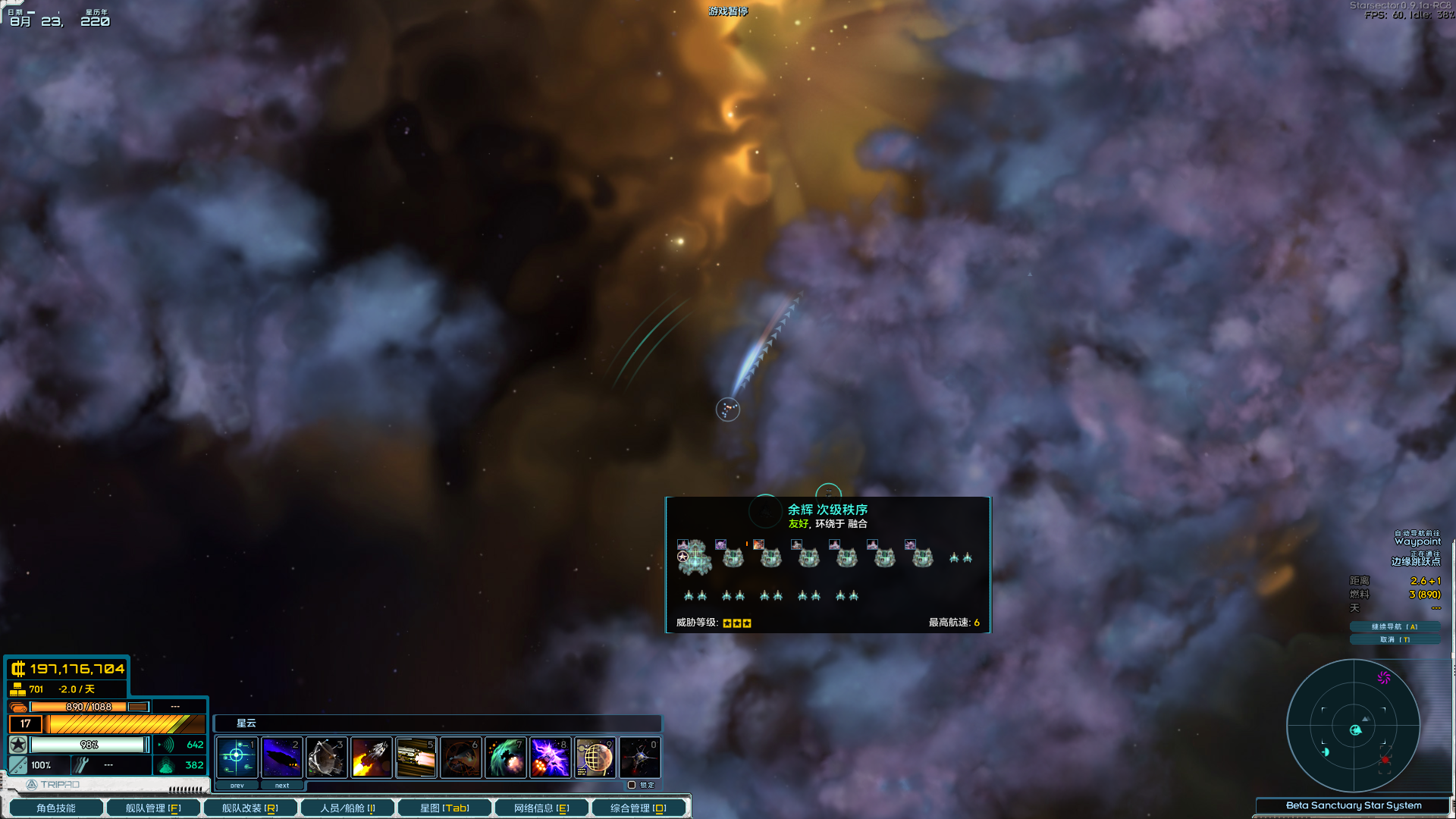The width and height of the screenshot is (1456, 819).
Task: Activate the Transverse Jump ability in slot 8
Action: click(x=551, y=757)
